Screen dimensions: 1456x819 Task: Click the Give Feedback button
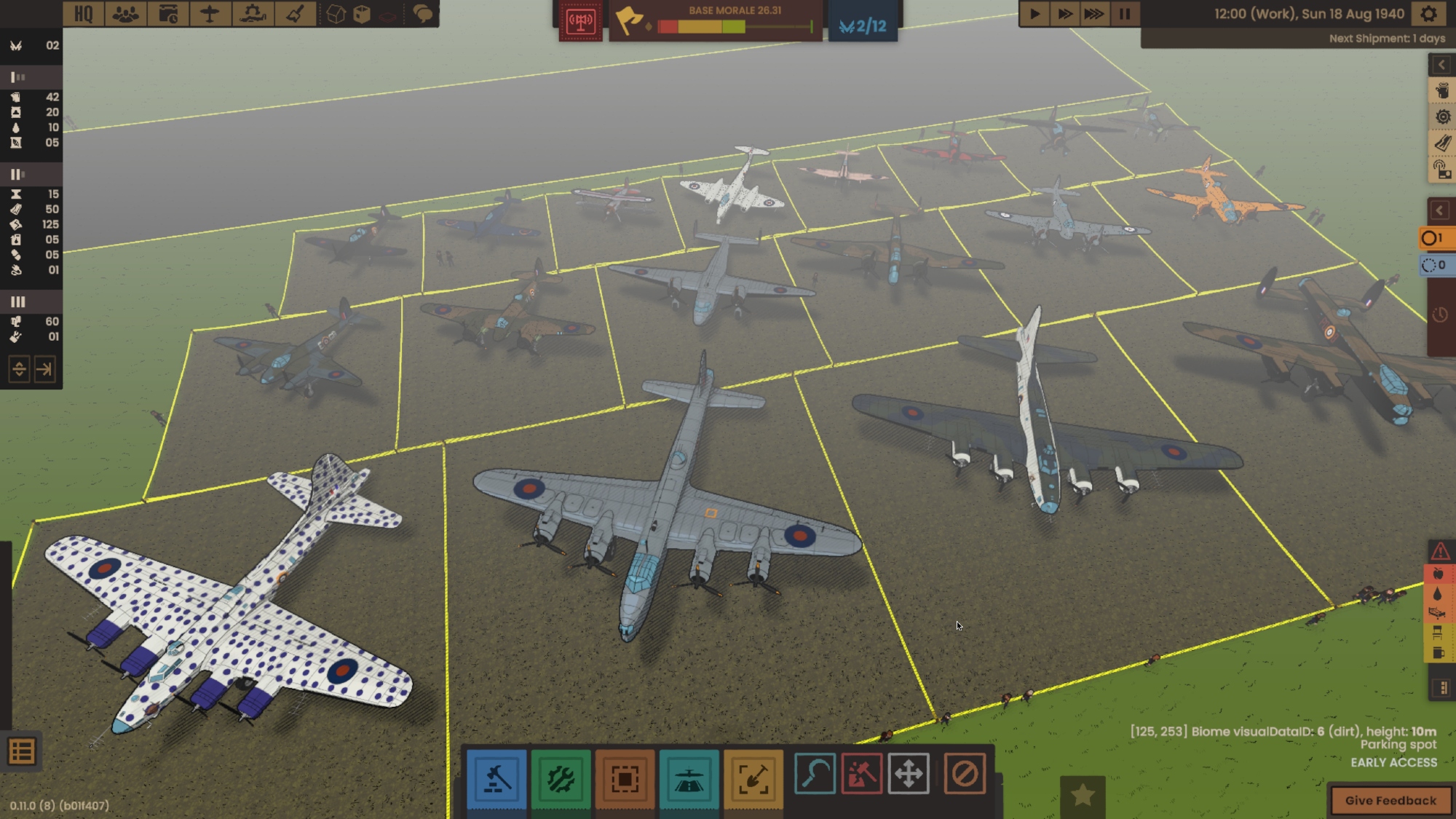tap(1390, 800)
